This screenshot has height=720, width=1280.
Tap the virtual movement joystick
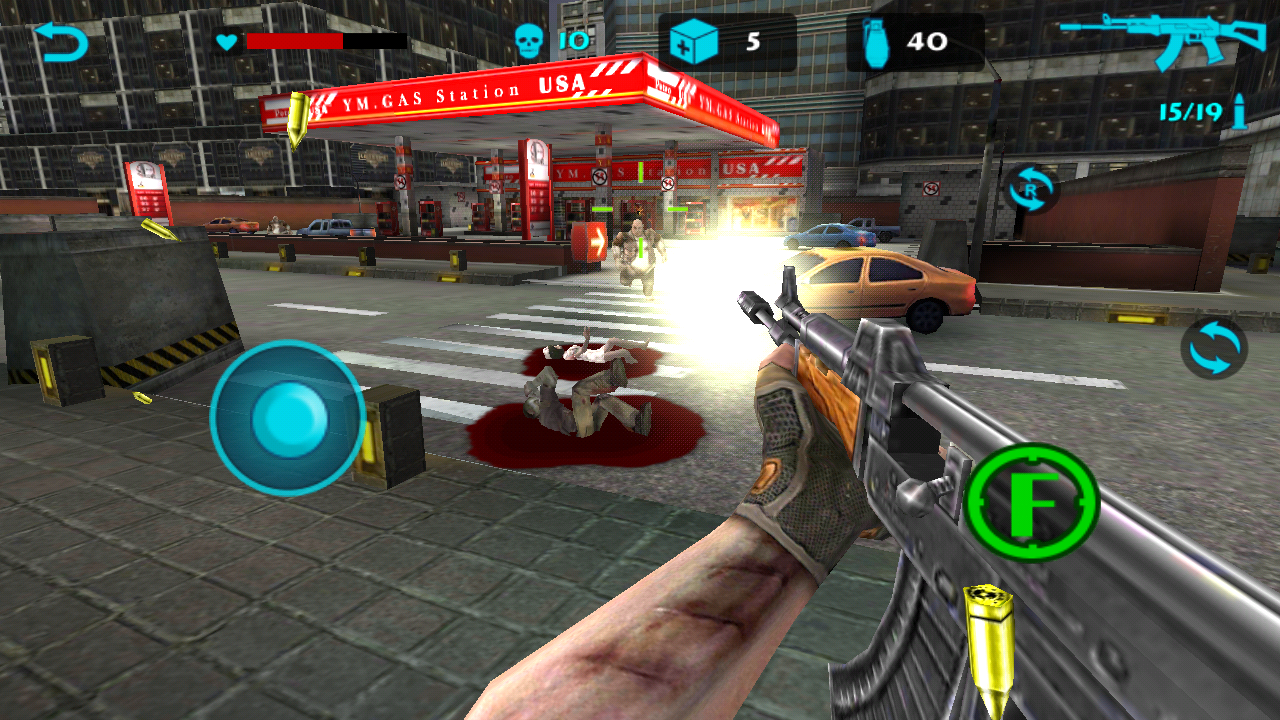pos(286,420)
